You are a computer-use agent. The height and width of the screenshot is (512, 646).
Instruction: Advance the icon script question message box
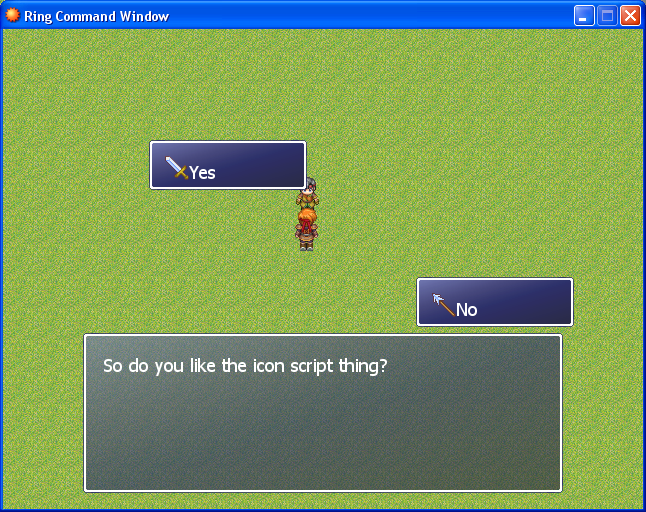tap(322, 413)
